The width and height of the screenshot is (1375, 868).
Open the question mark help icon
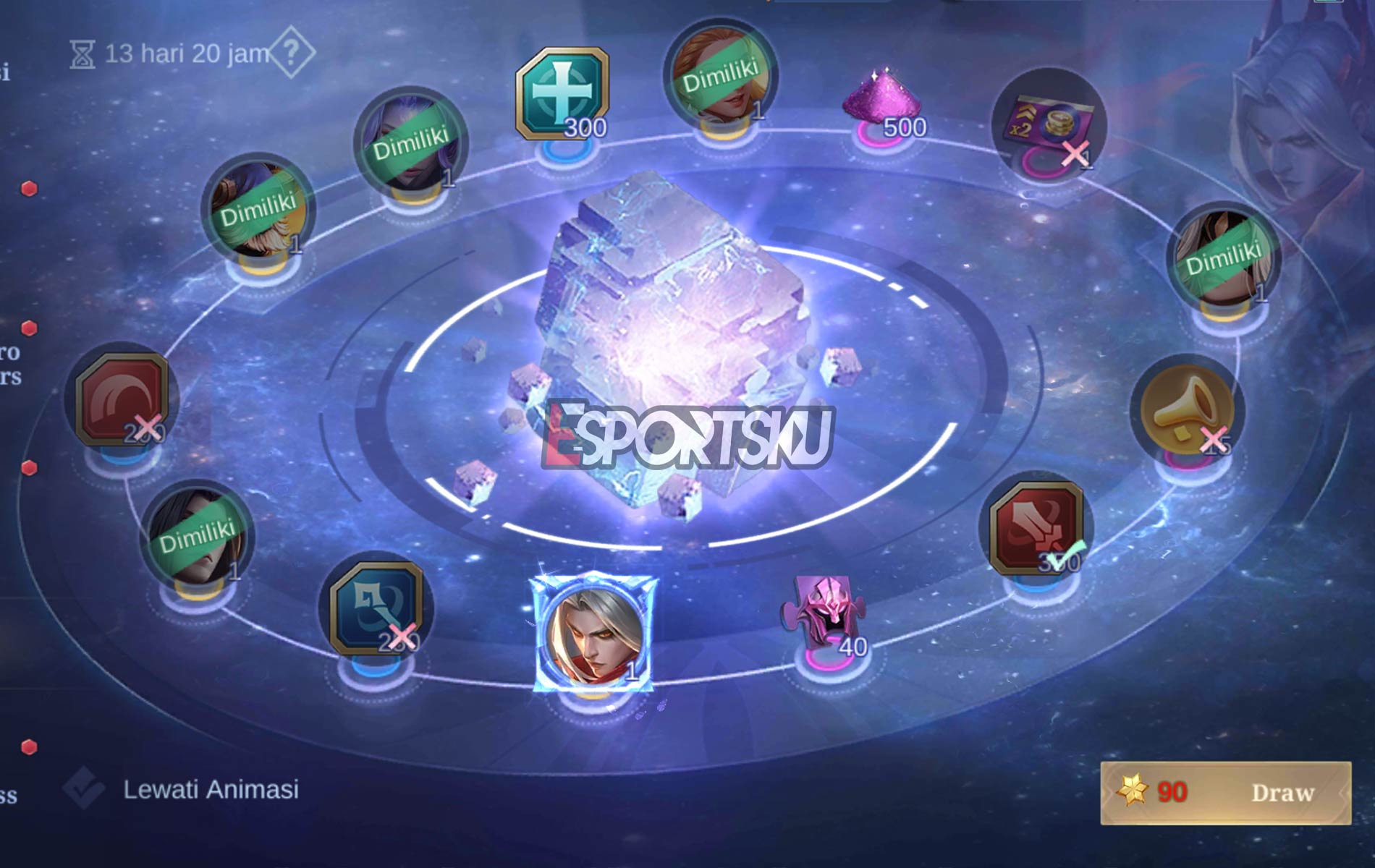click(291, 52)
